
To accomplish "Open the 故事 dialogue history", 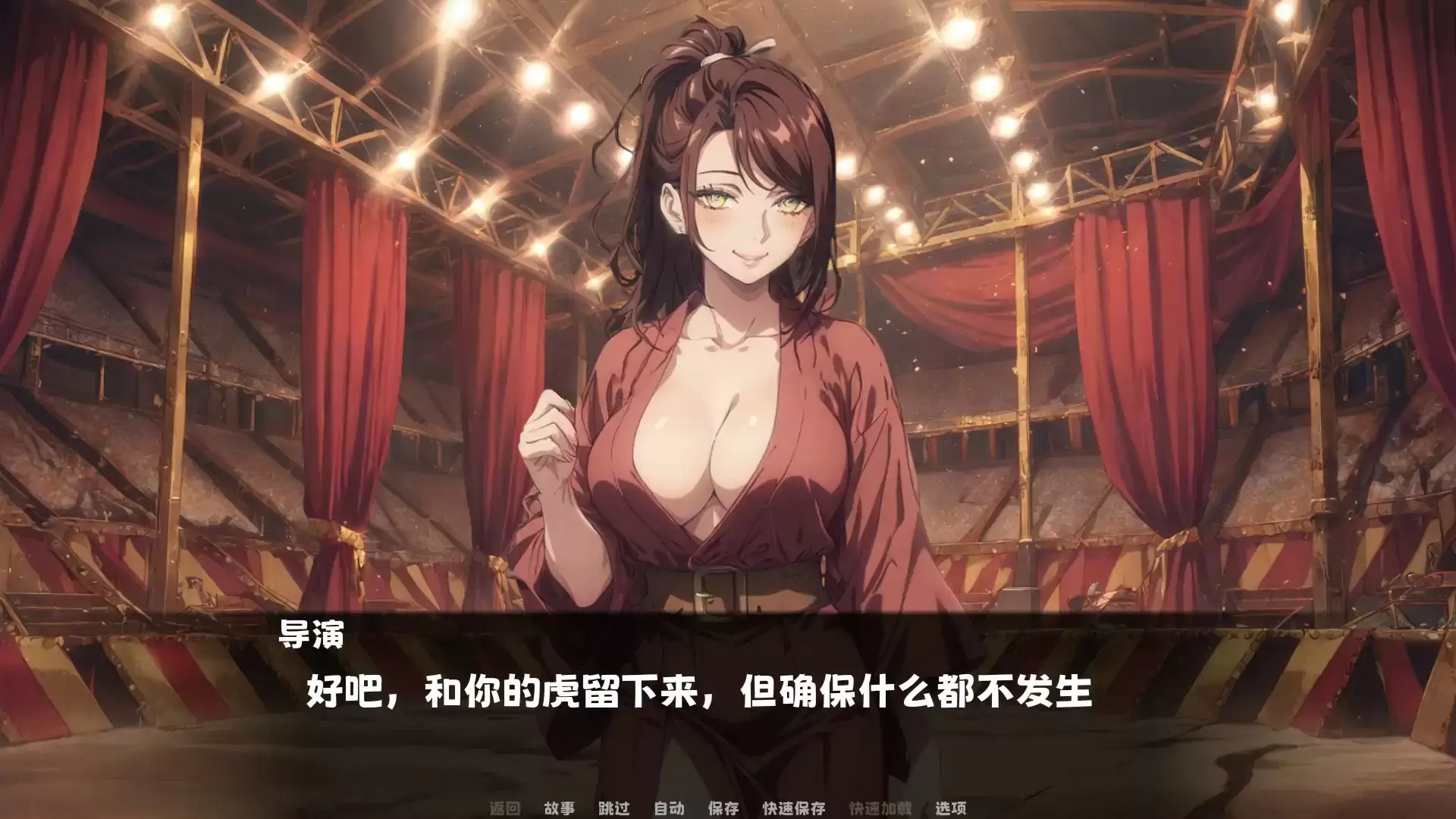I will coord(558,808).
